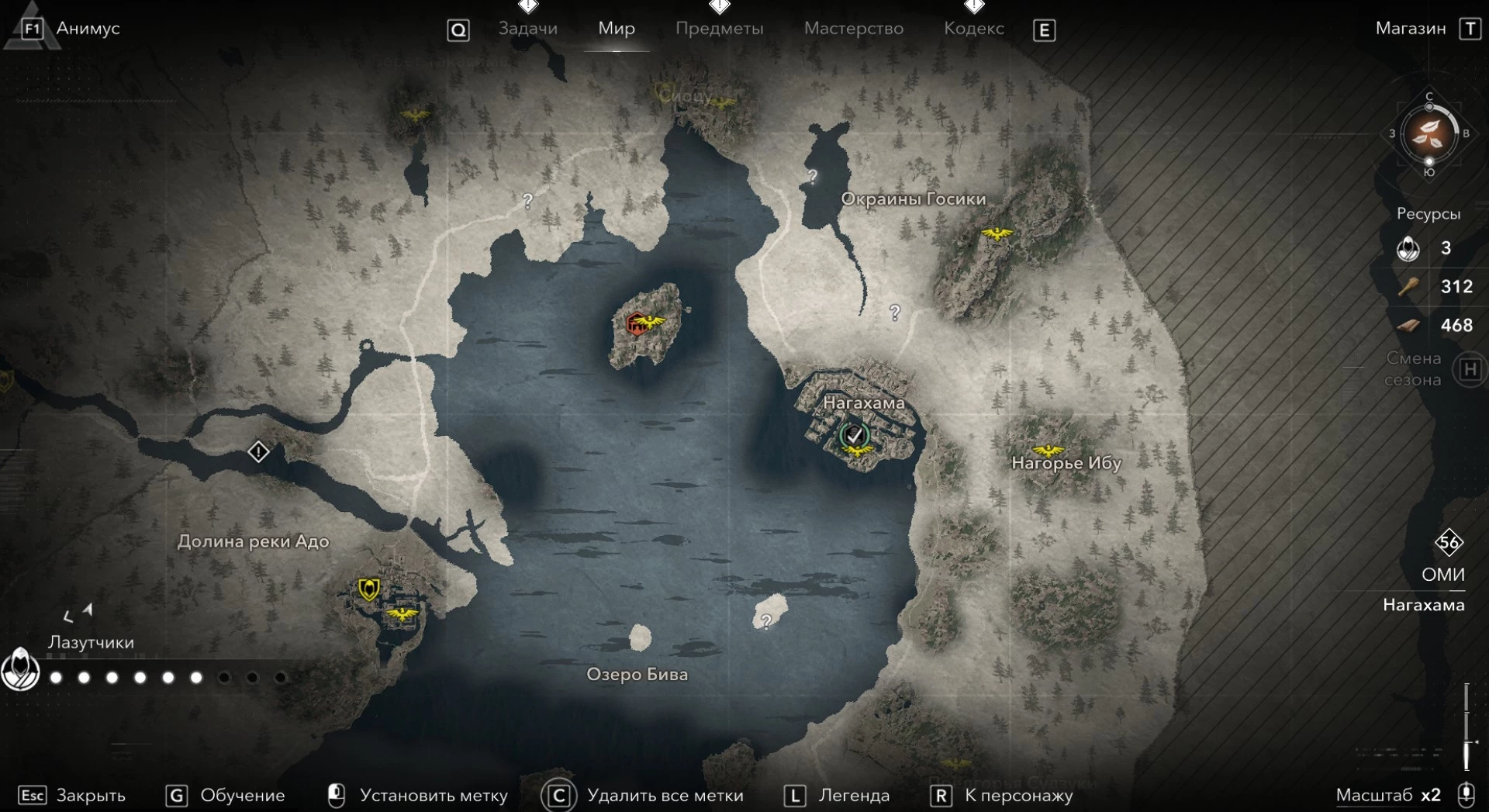
Task: Select the yellow shield marker near Долина реки Адо
Action: 368,589
